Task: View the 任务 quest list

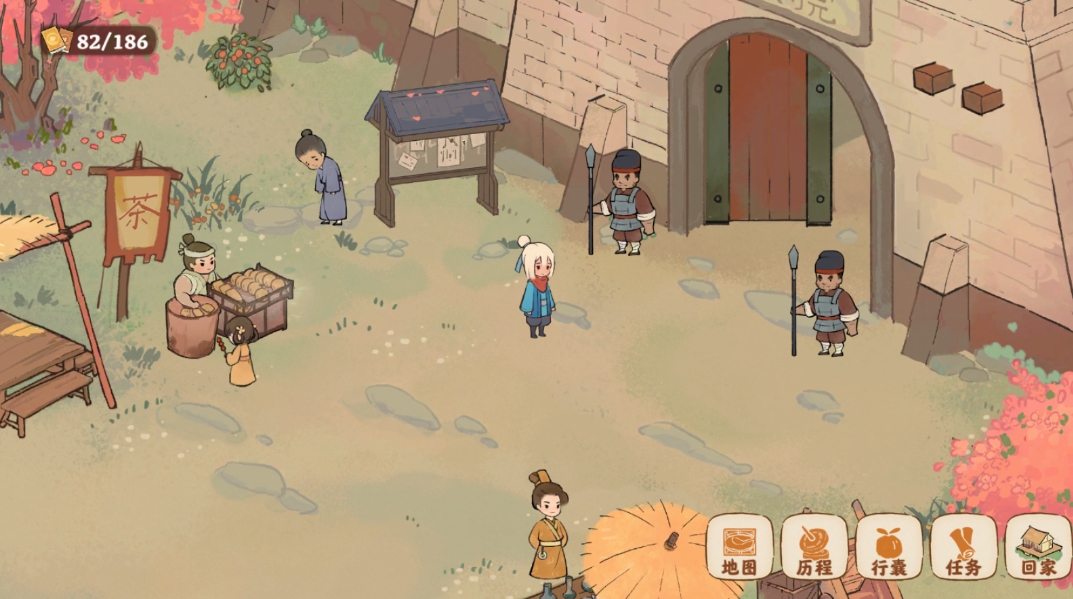Action: (x=963, y=547)
